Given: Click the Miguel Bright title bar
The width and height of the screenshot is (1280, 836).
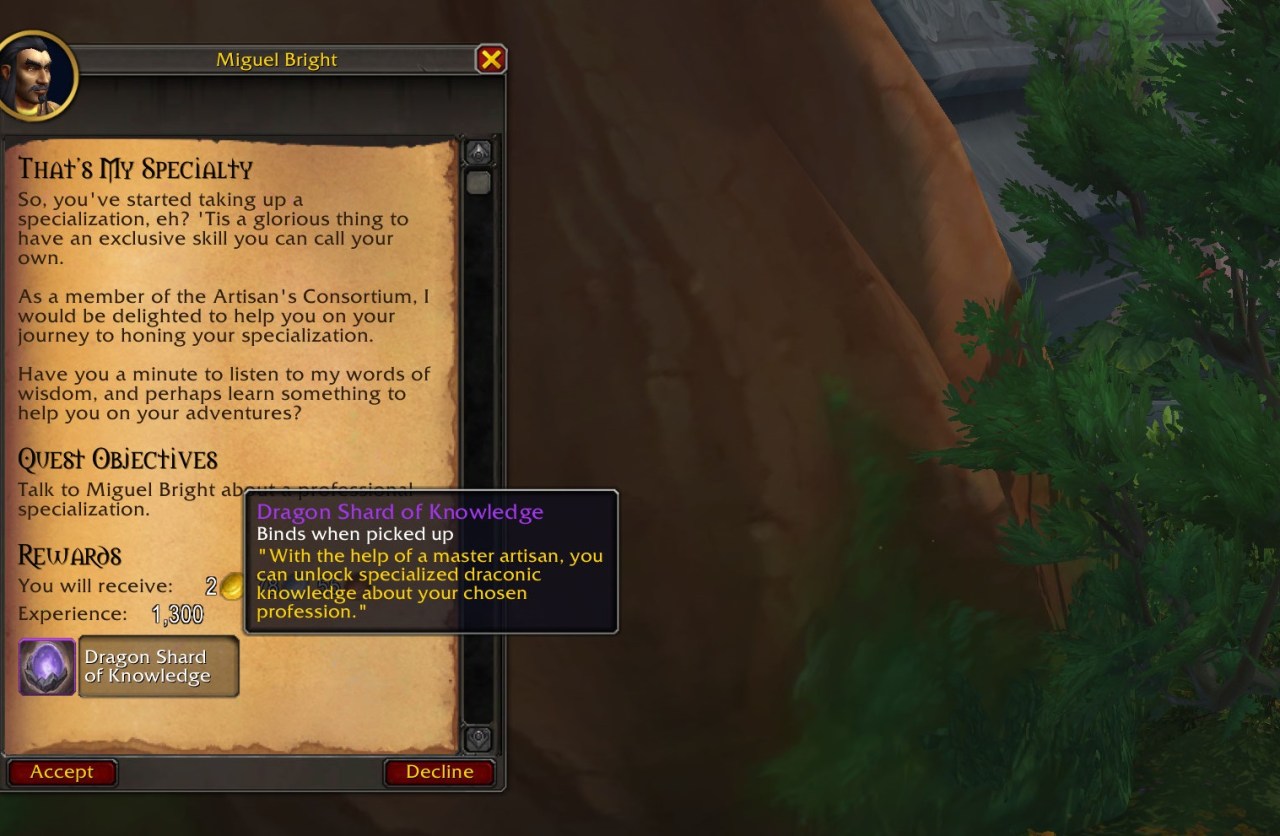Looking at the screenshot, I should (277, 59).
